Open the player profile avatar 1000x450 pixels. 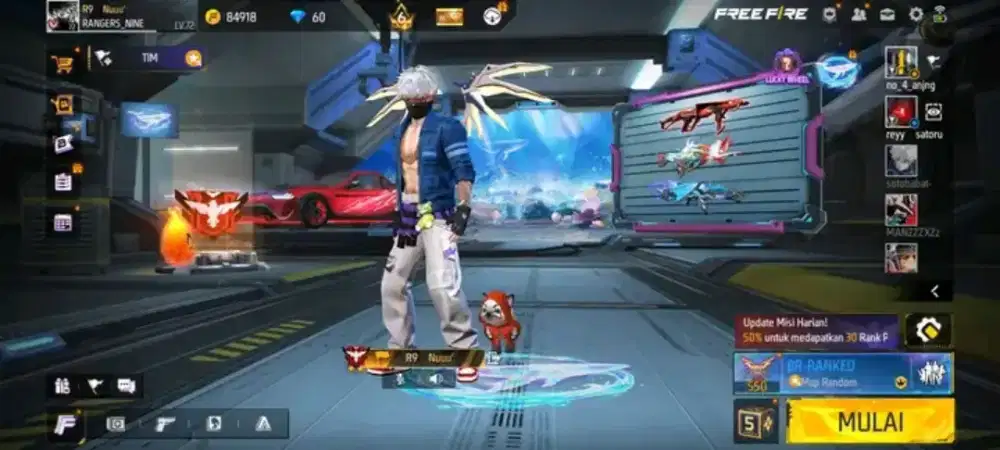coord(62,16)
